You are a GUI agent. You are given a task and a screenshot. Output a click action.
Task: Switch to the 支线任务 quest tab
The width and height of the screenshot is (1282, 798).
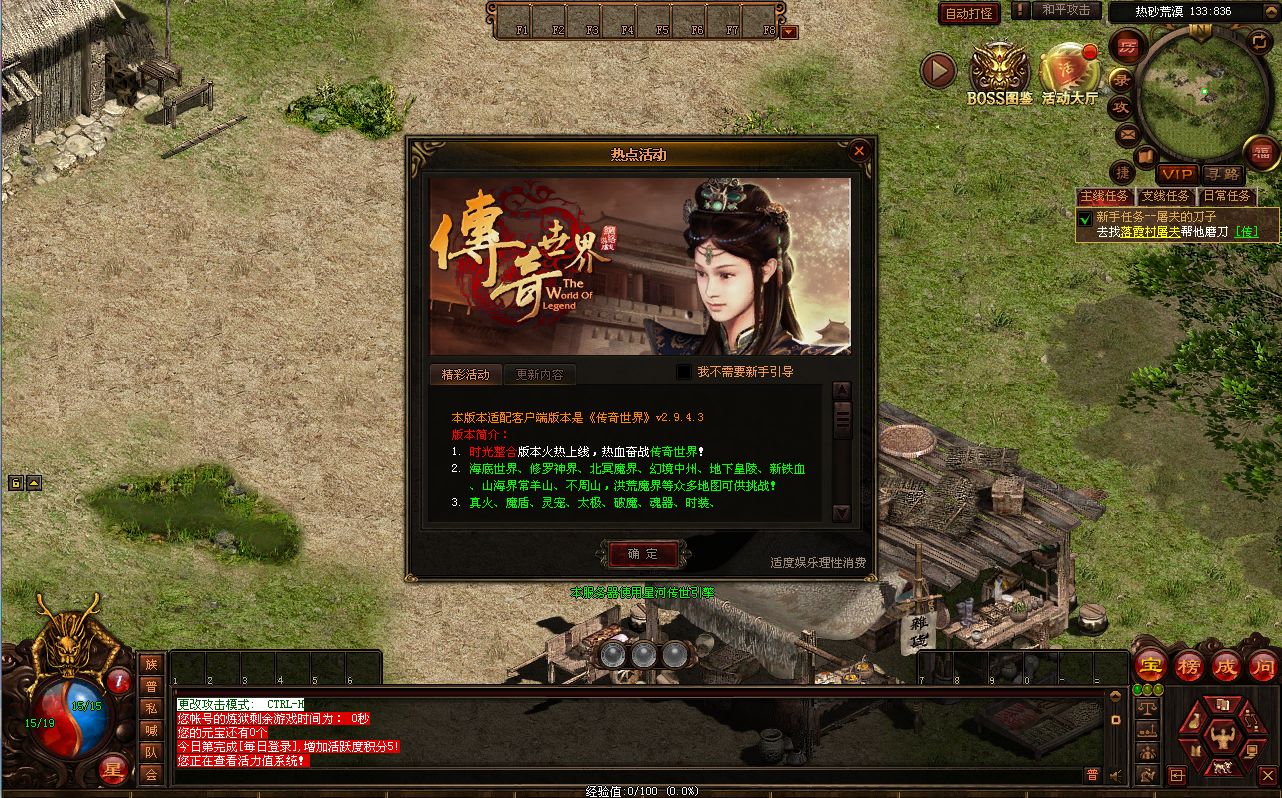[1166, 196]
